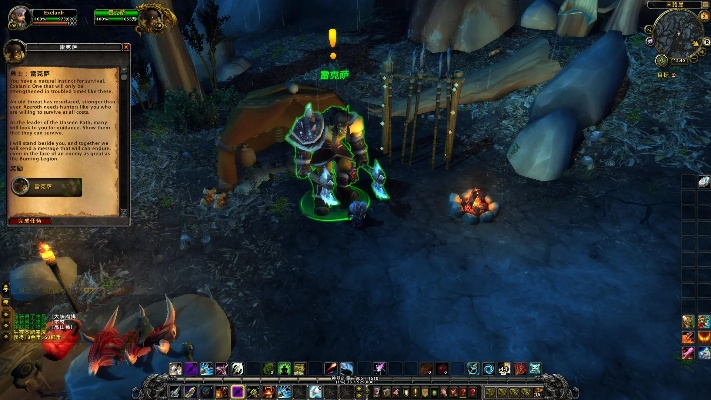Click the target NPC portrait
711x400 pixels.
[155, 15]
